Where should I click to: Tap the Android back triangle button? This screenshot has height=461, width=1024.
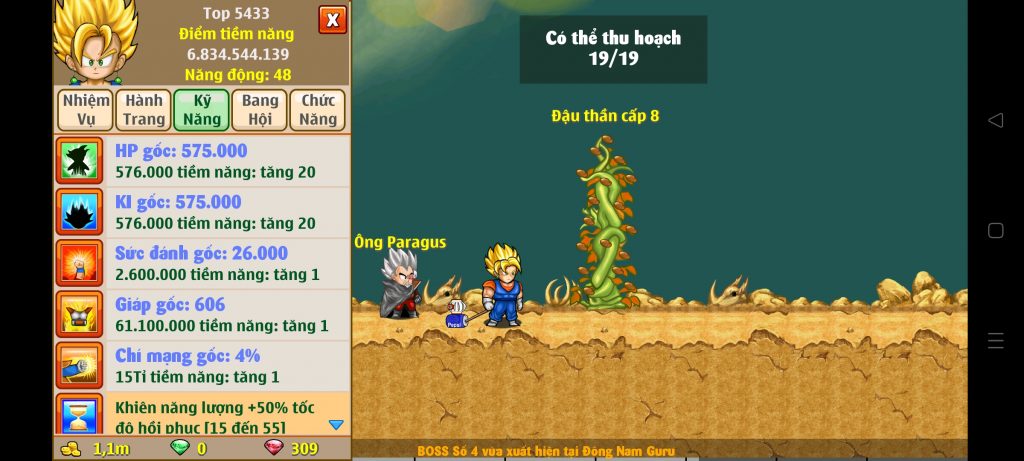coord(995,120)
